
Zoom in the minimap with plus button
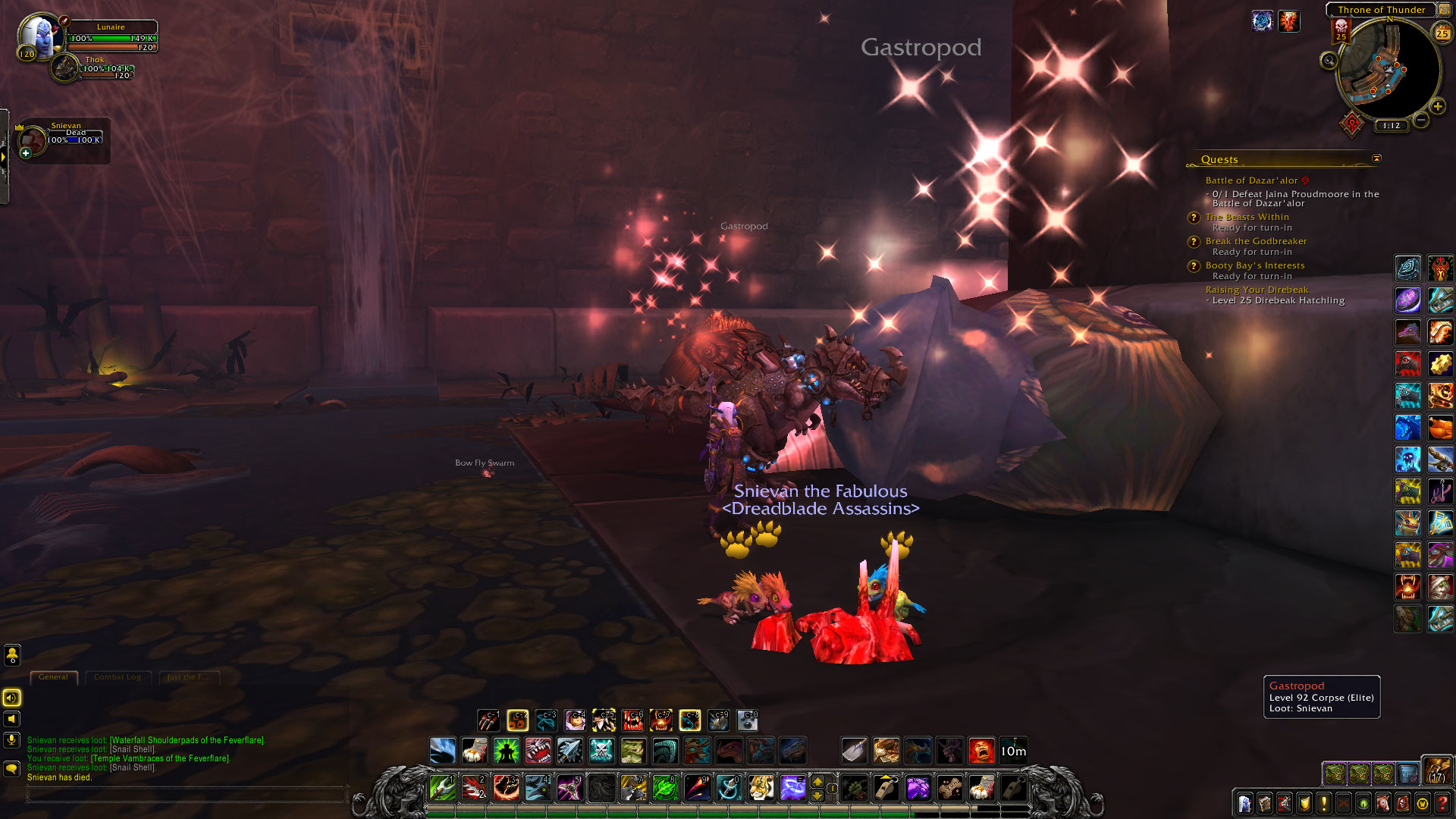click(x=1437, y=107)
